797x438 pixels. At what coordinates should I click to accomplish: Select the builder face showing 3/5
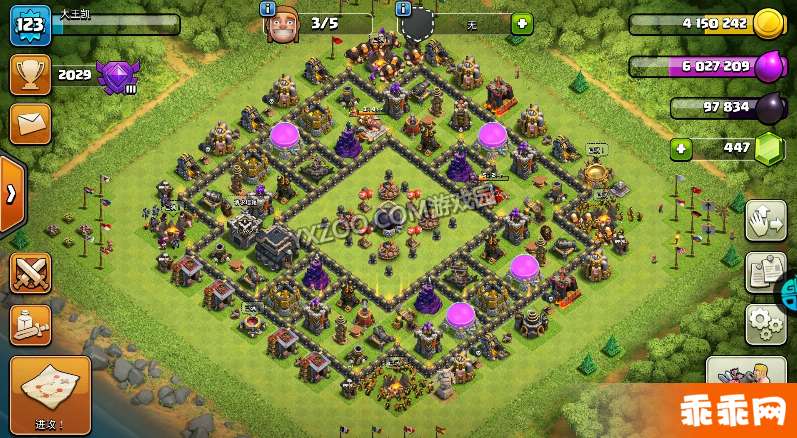(x=283, y=24)
